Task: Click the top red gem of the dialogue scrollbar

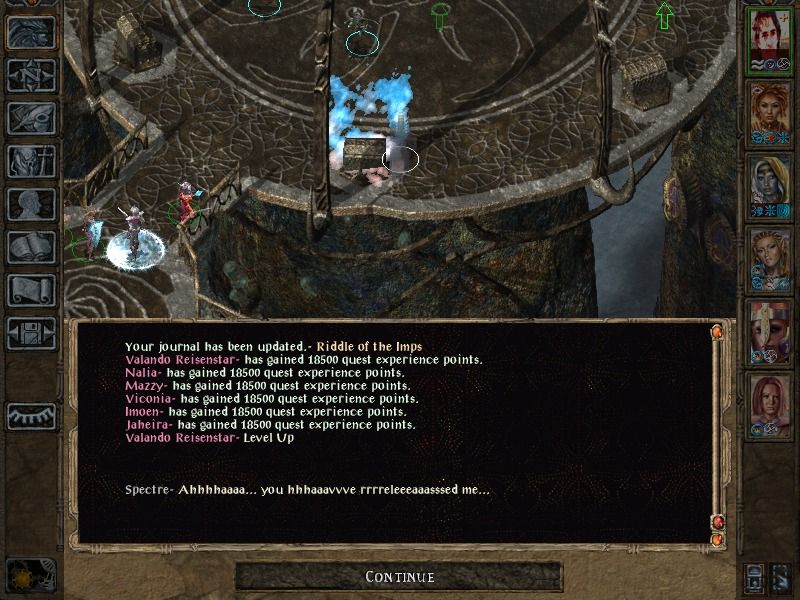Action: pyautogui.click(x=716, y=331)
